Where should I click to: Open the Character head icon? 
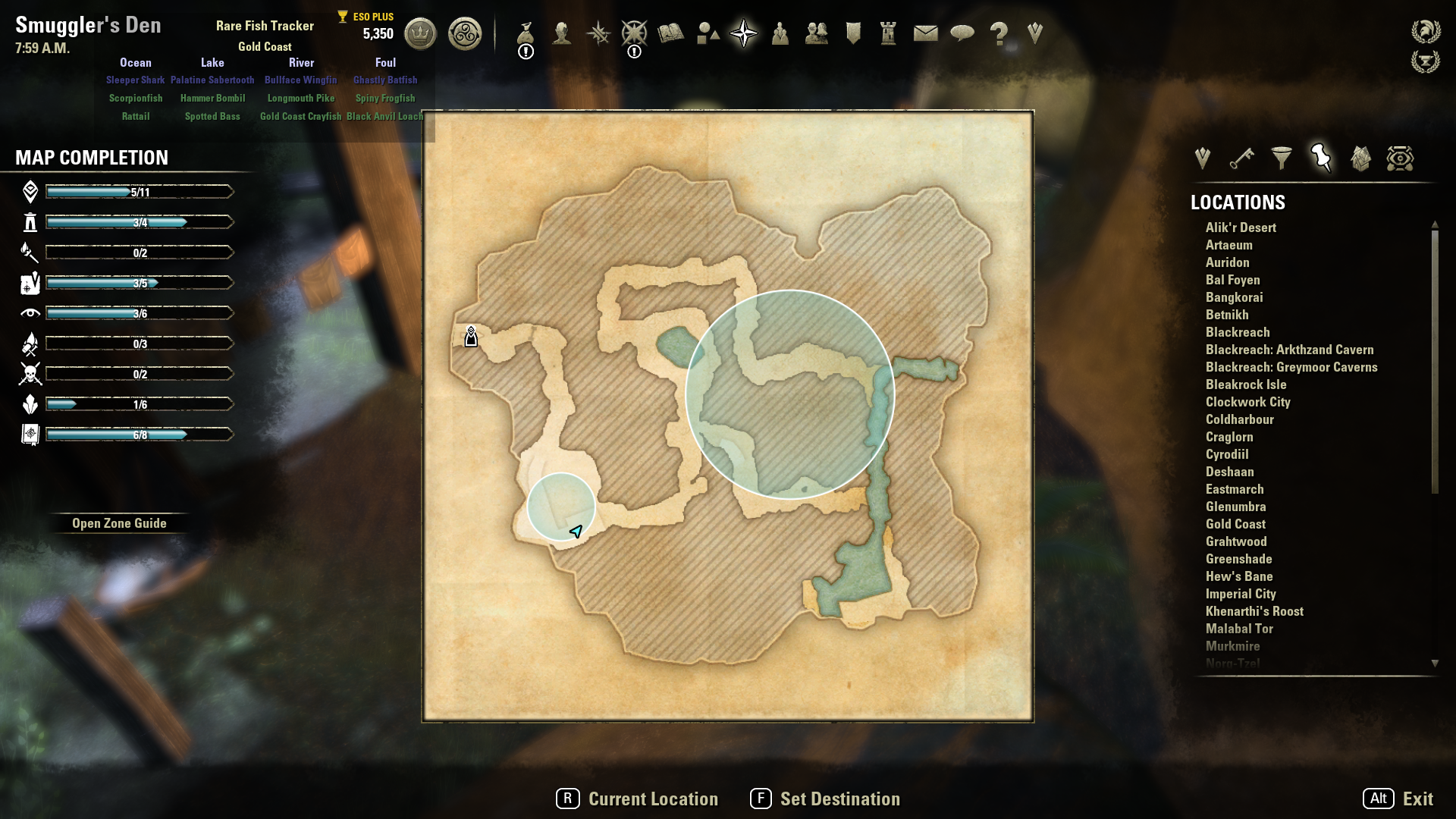point(562,33)
